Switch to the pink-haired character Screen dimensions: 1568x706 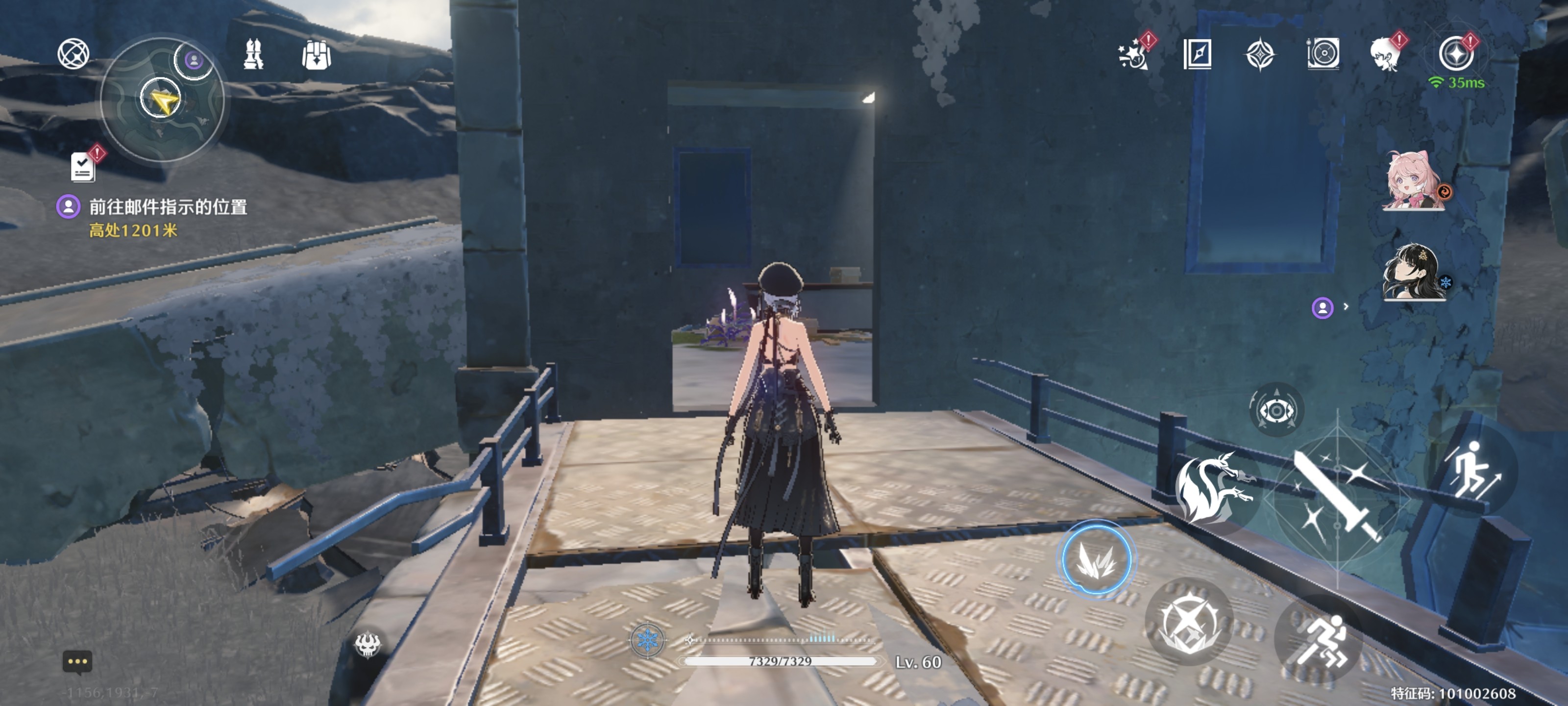(x=1412, y=181)
